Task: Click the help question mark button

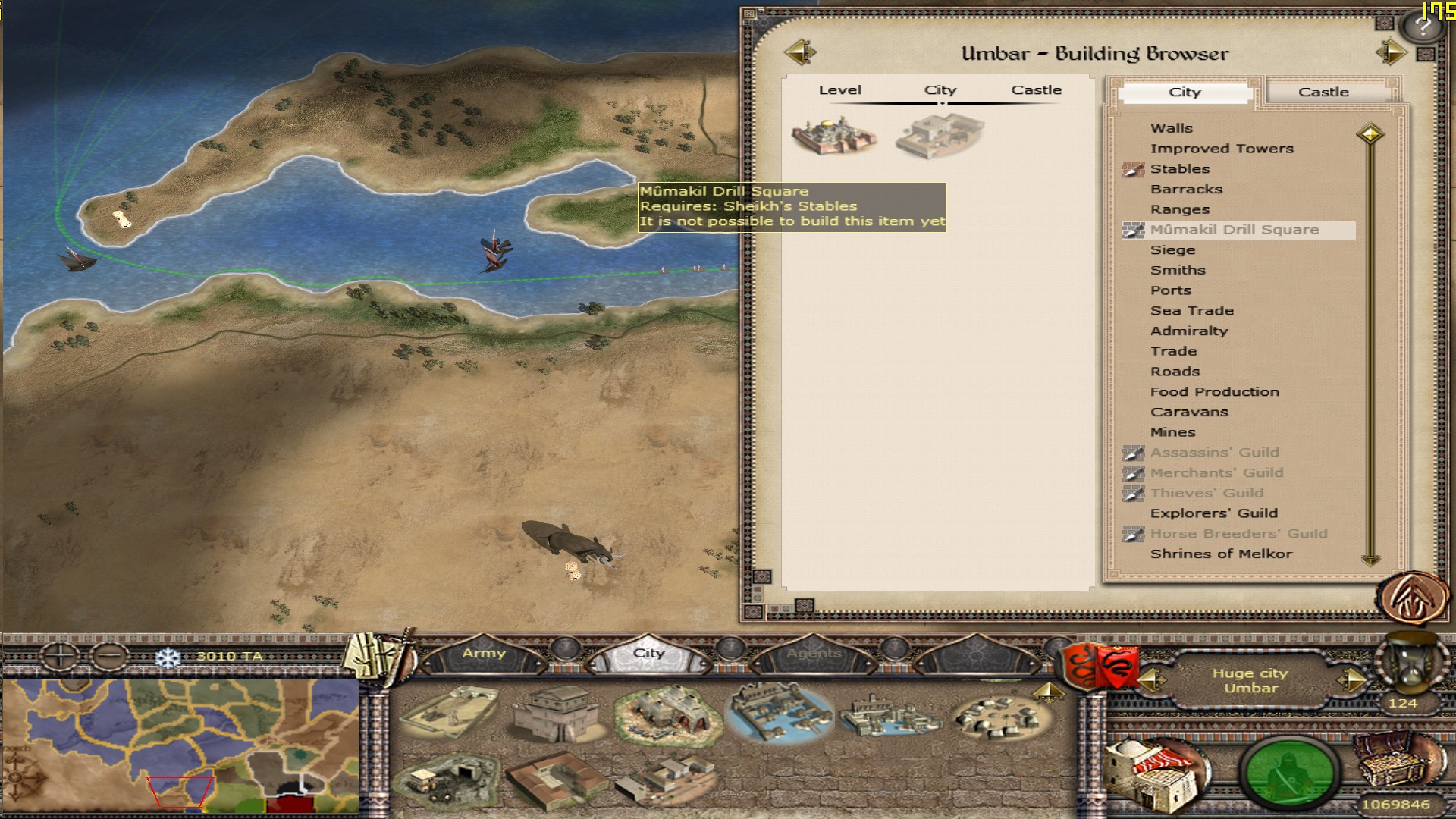Action: pyautogui.click(x=1423, y=27)
